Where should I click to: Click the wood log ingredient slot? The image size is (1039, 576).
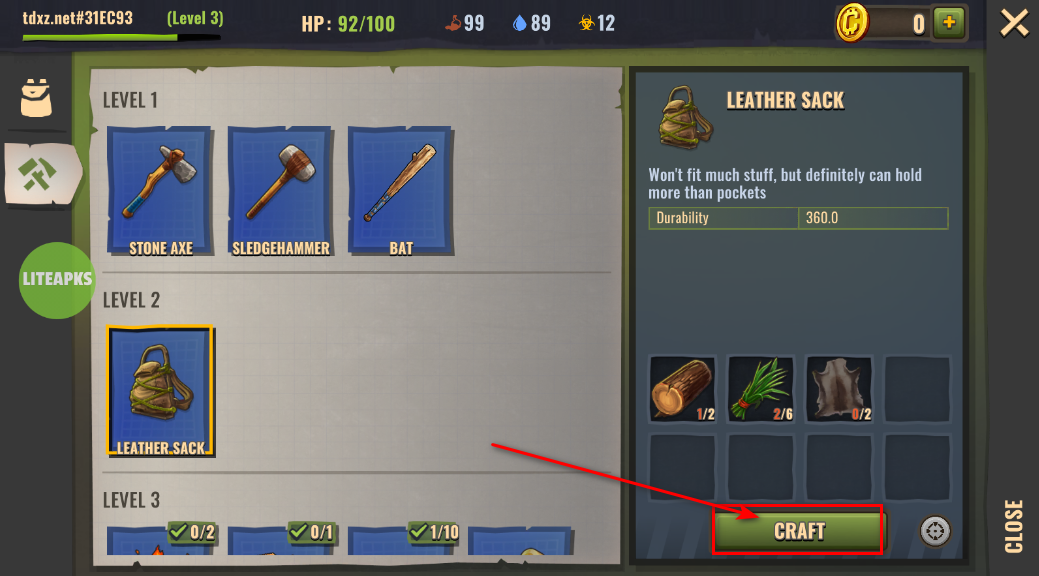point(682,389)
